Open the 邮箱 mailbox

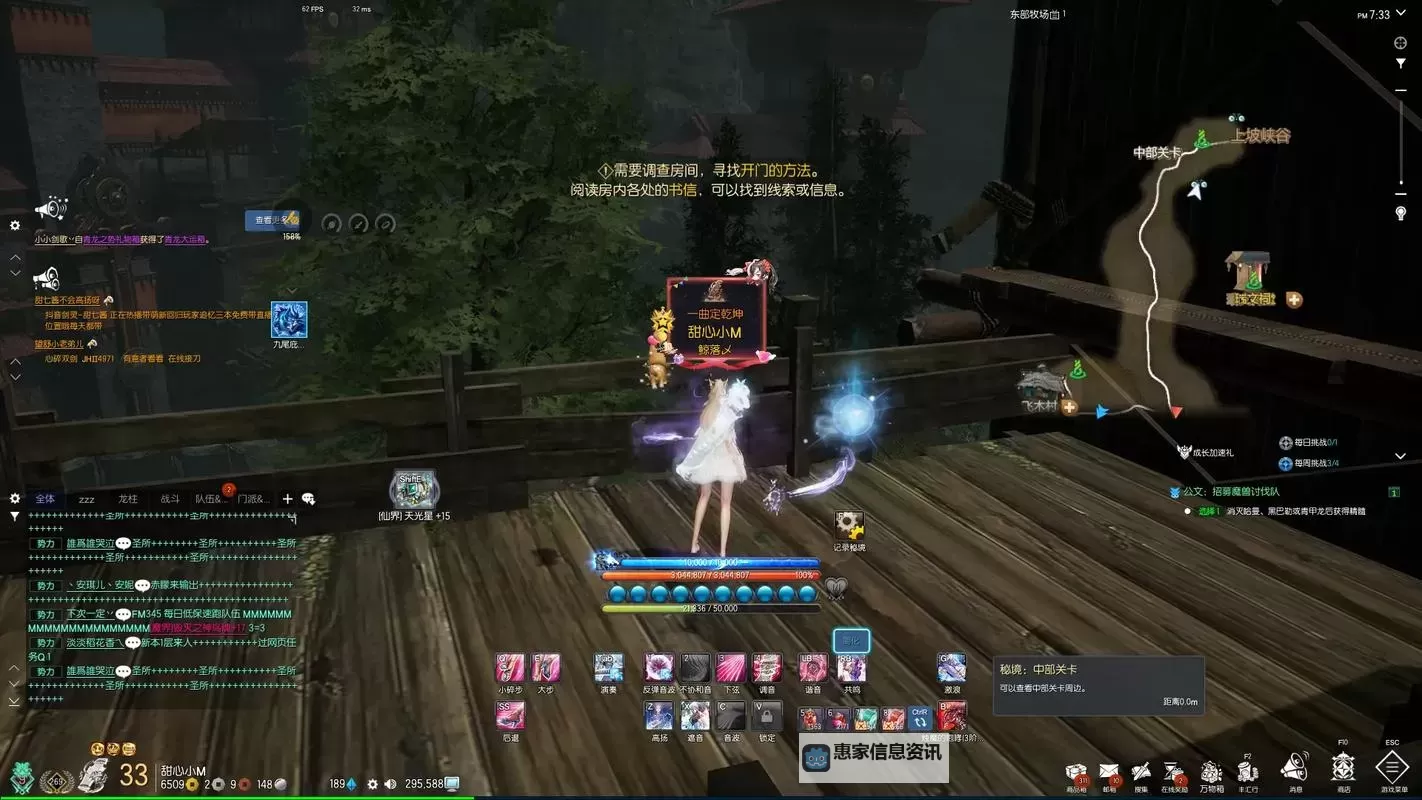click(x=1109, y=772)
